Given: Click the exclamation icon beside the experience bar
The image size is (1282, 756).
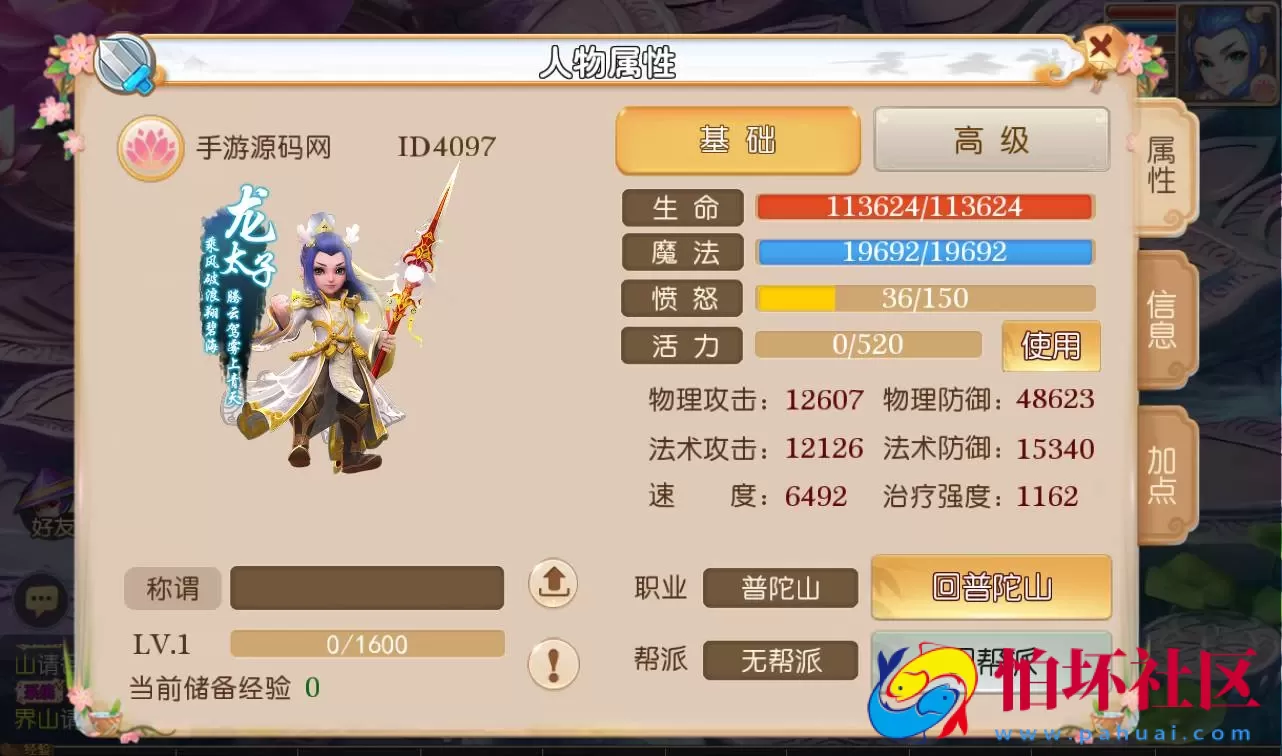Looking at the screenshot, I should pyautogui.click(x=554, y=662).
